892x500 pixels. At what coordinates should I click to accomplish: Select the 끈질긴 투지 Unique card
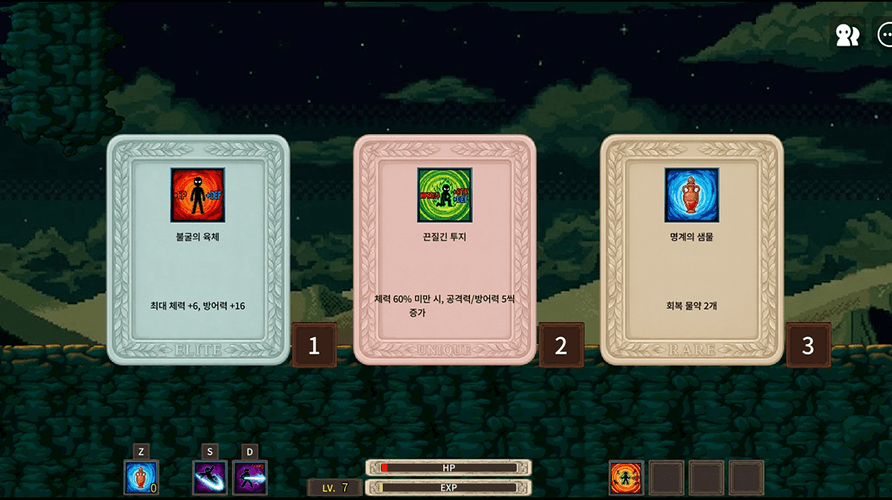(444, 250)
